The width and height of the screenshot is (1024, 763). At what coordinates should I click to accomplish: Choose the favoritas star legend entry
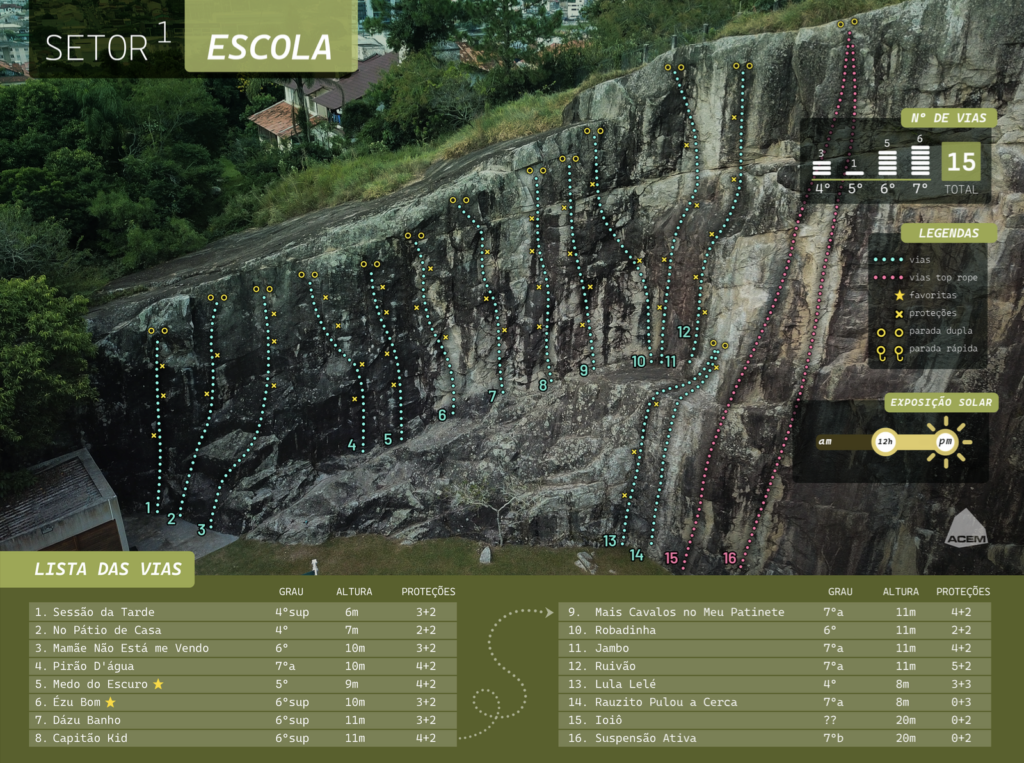point(932,295)
